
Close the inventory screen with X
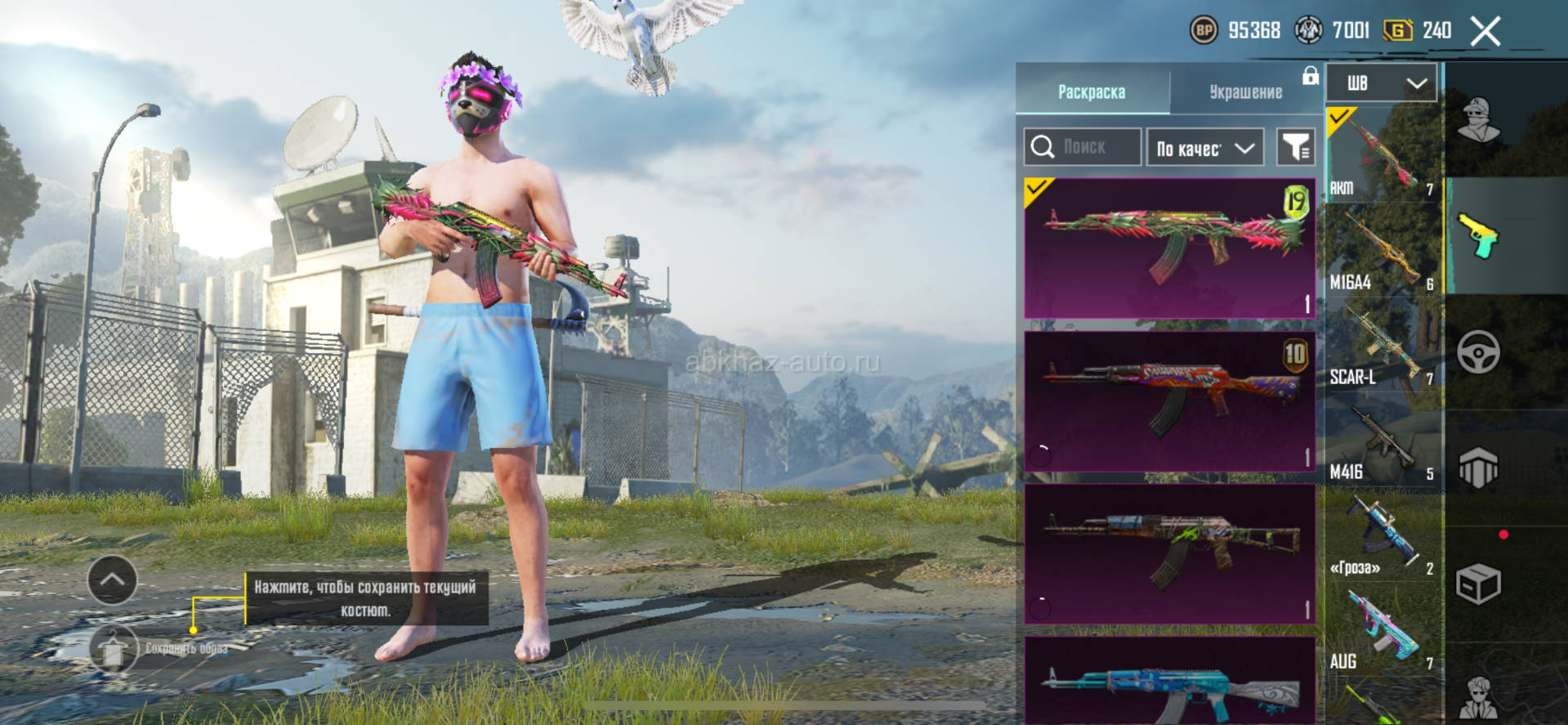click(x=1485, y=32)
